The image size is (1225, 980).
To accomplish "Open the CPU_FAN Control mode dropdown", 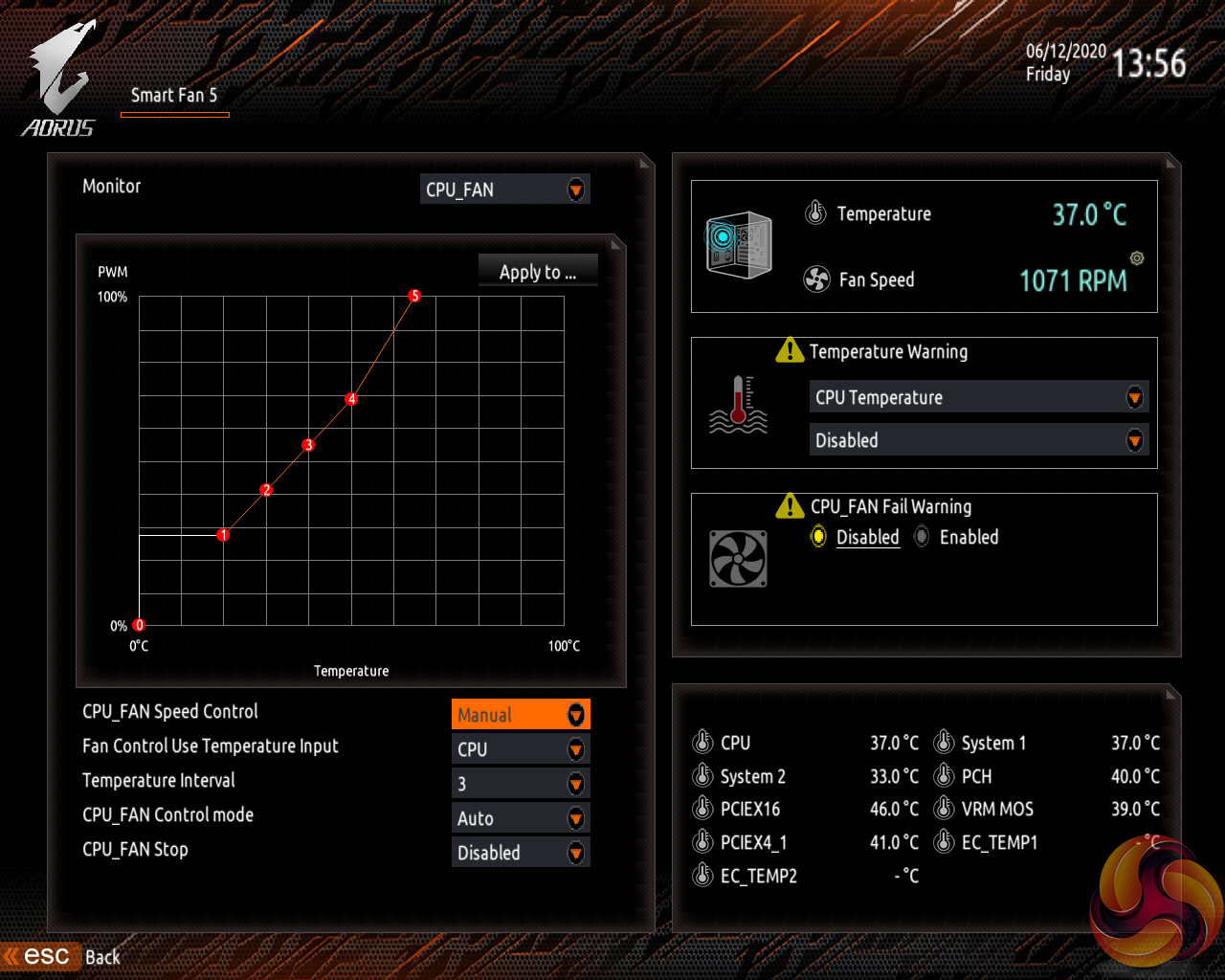I will click(521, 818).
